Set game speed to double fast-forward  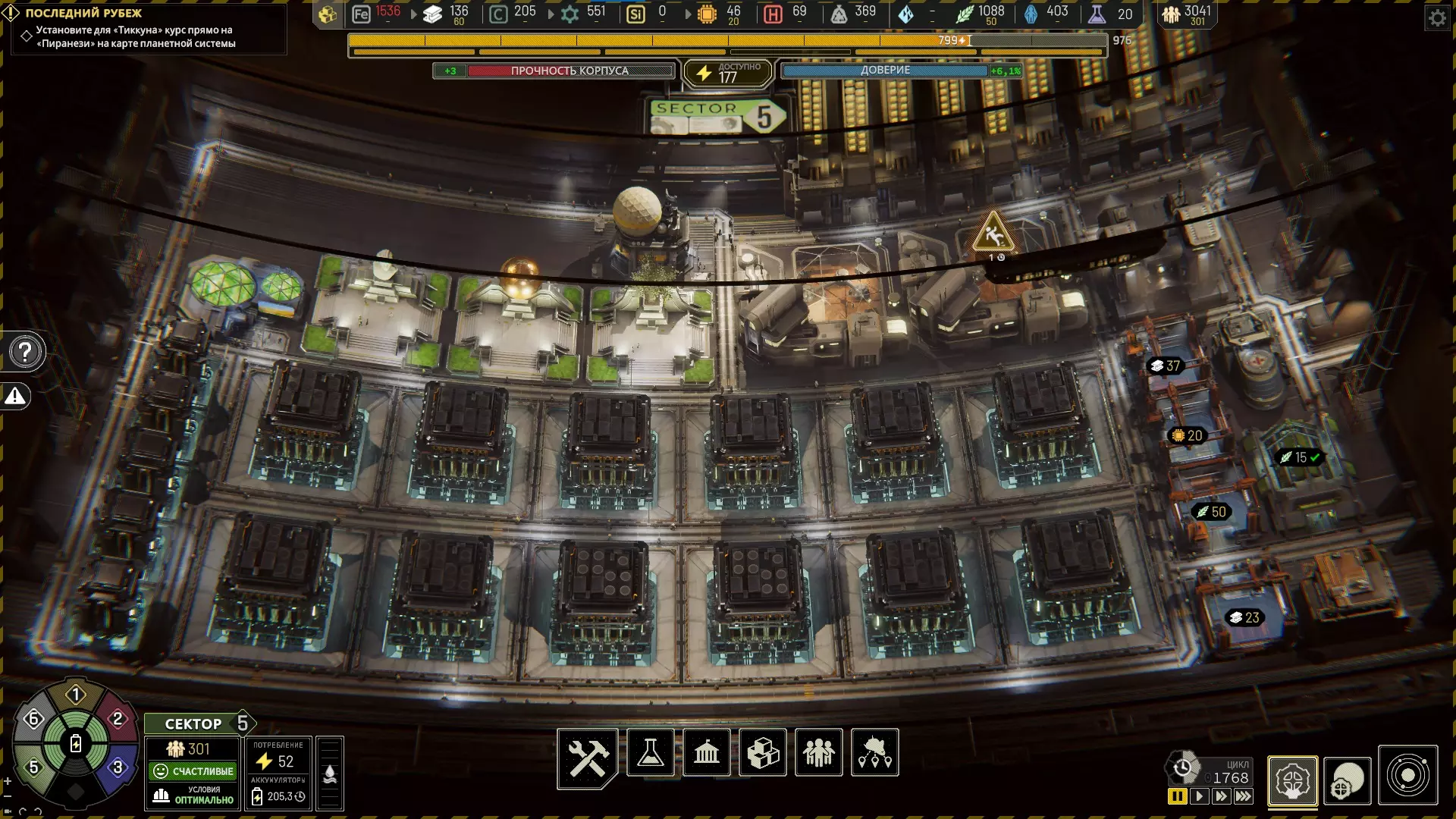tap(1221, 796)
